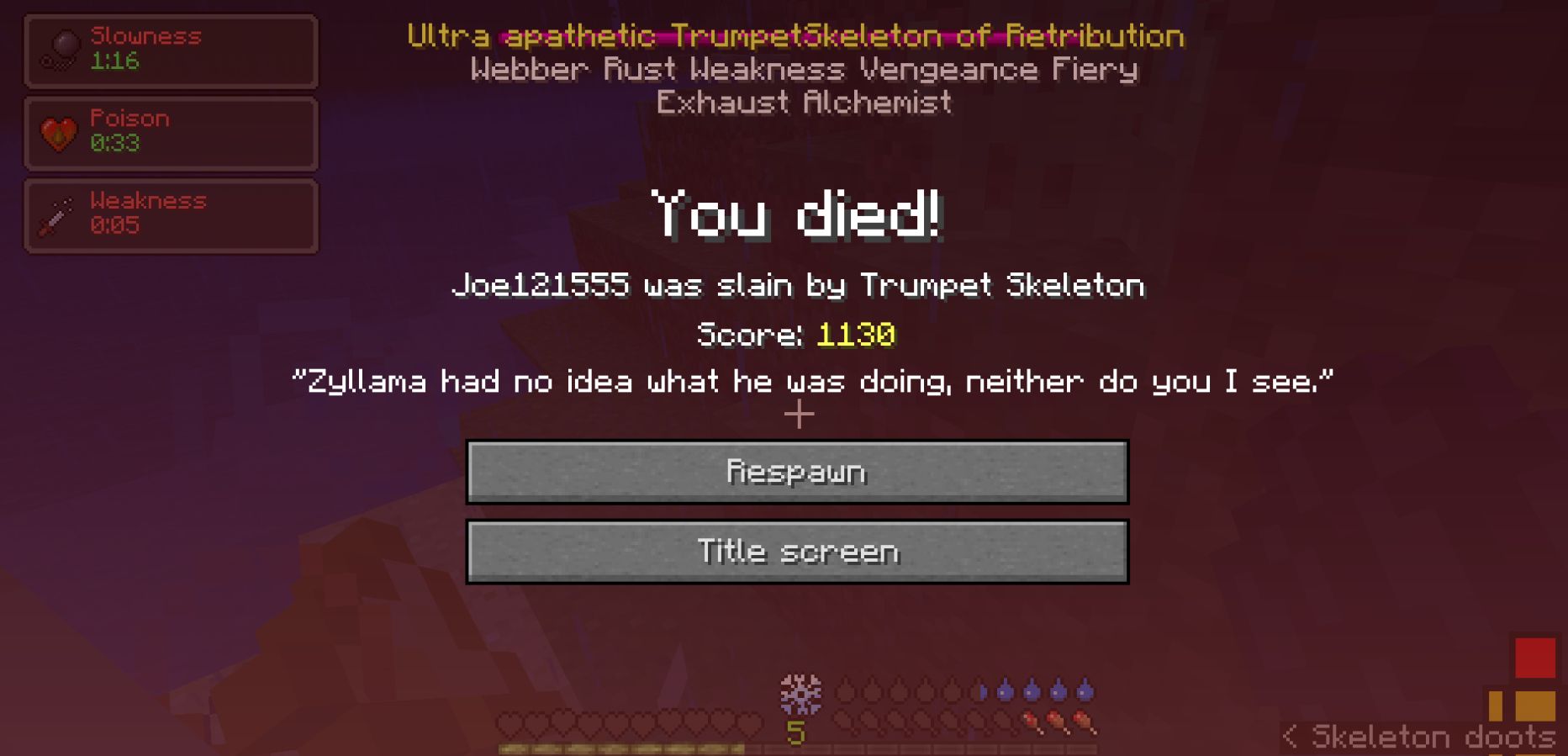Screen dimensions: 1568x756
Task: Select the Poison heart effect icon
Action: click(57, 131)
